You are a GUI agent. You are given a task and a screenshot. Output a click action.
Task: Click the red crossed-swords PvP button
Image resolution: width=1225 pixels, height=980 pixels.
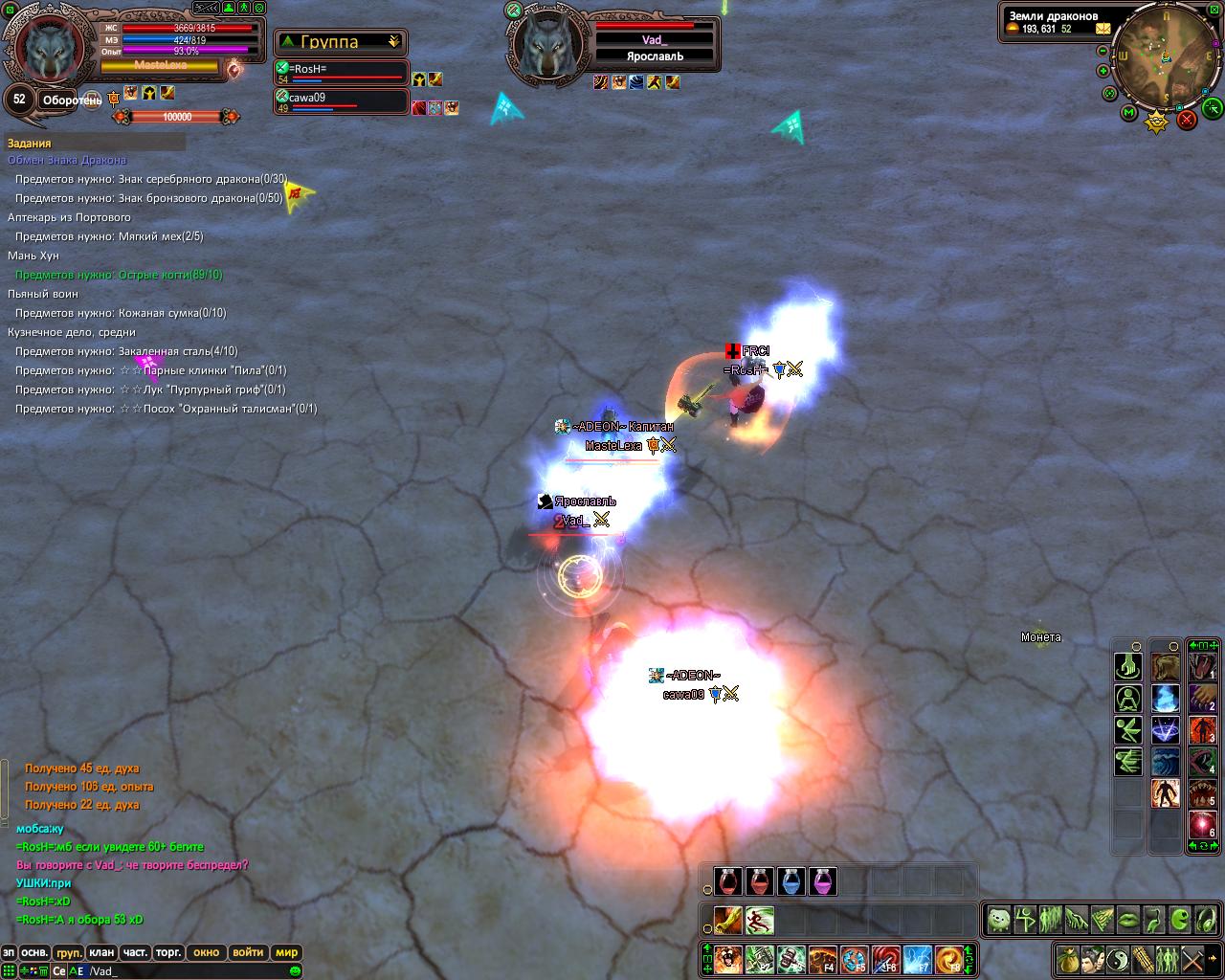(x=1187, y=120)
